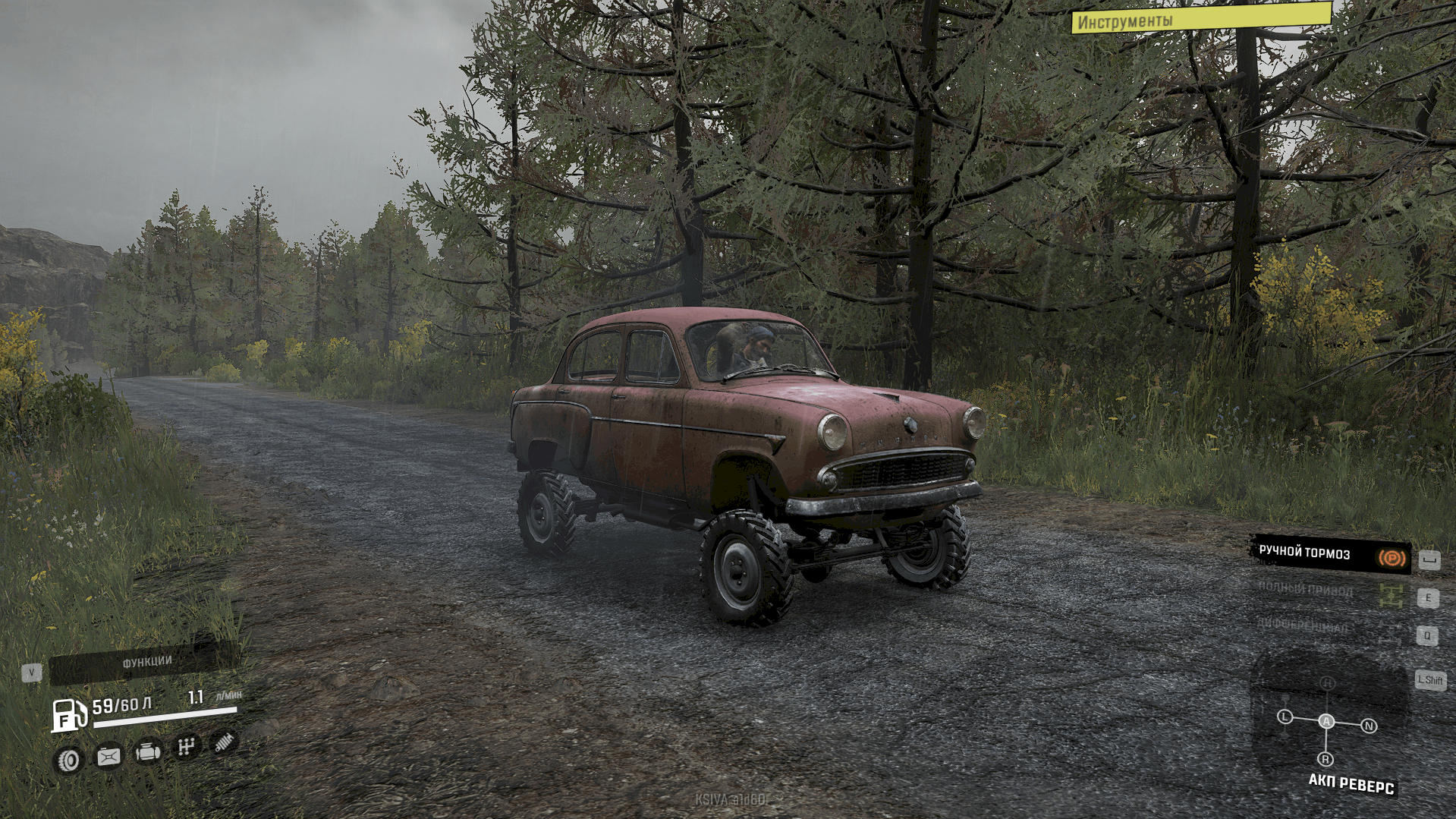Click the tire damage status icon
The image size is (1456, 819).
pos(70,760)
